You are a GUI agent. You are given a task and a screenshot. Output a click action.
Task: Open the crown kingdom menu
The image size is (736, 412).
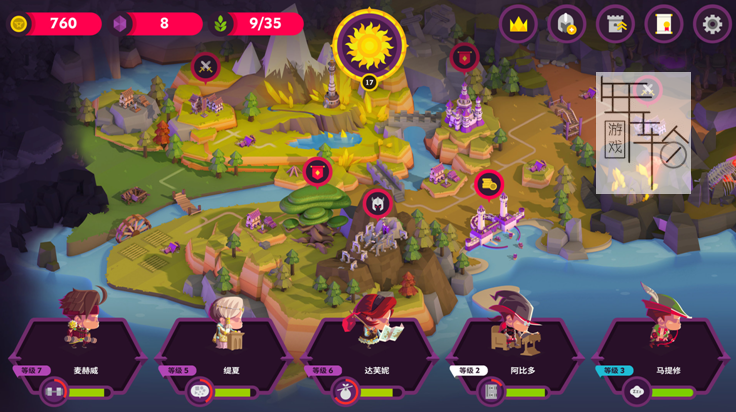518,24
